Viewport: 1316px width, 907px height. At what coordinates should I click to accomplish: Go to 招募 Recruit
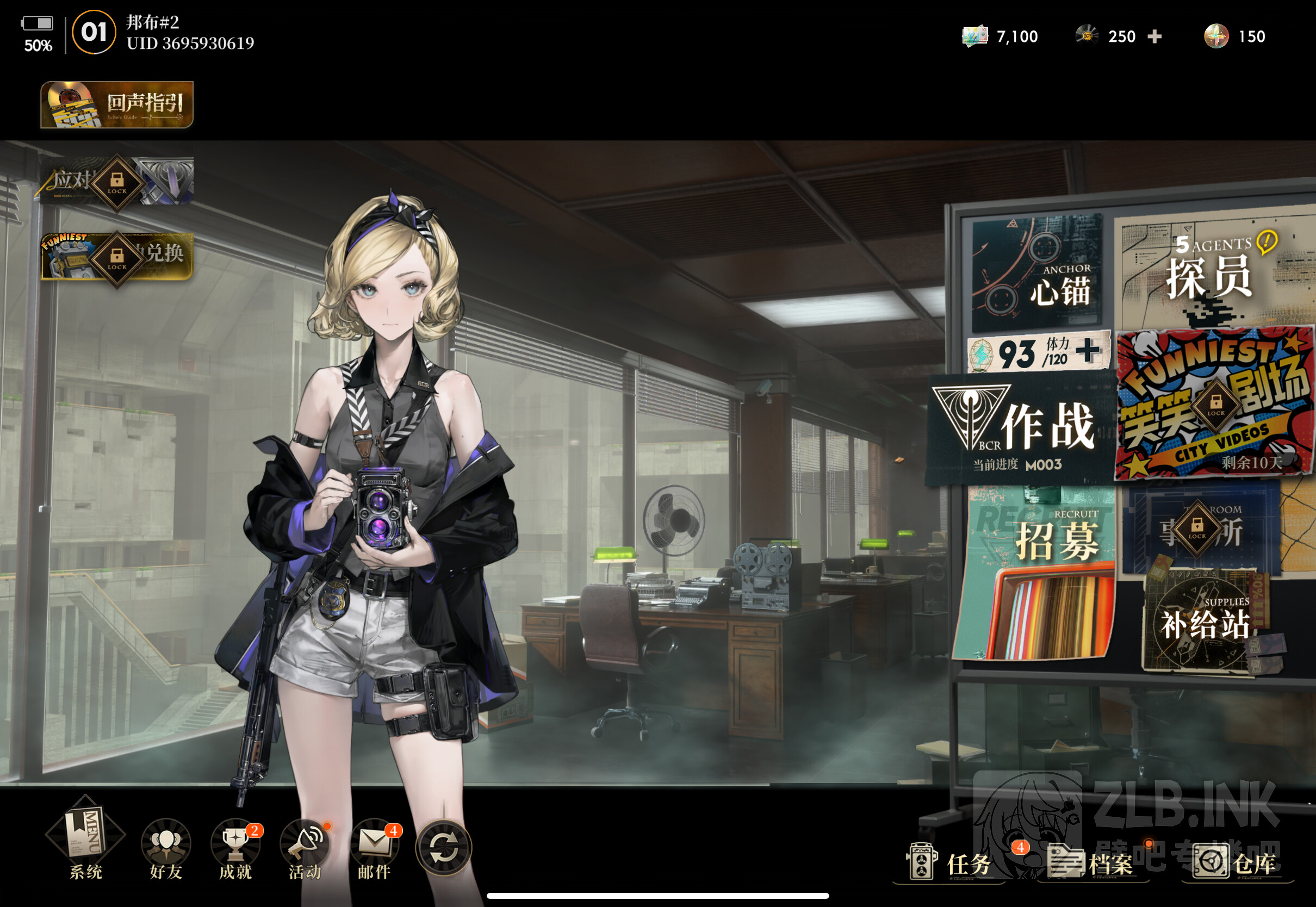[1038, 574]
